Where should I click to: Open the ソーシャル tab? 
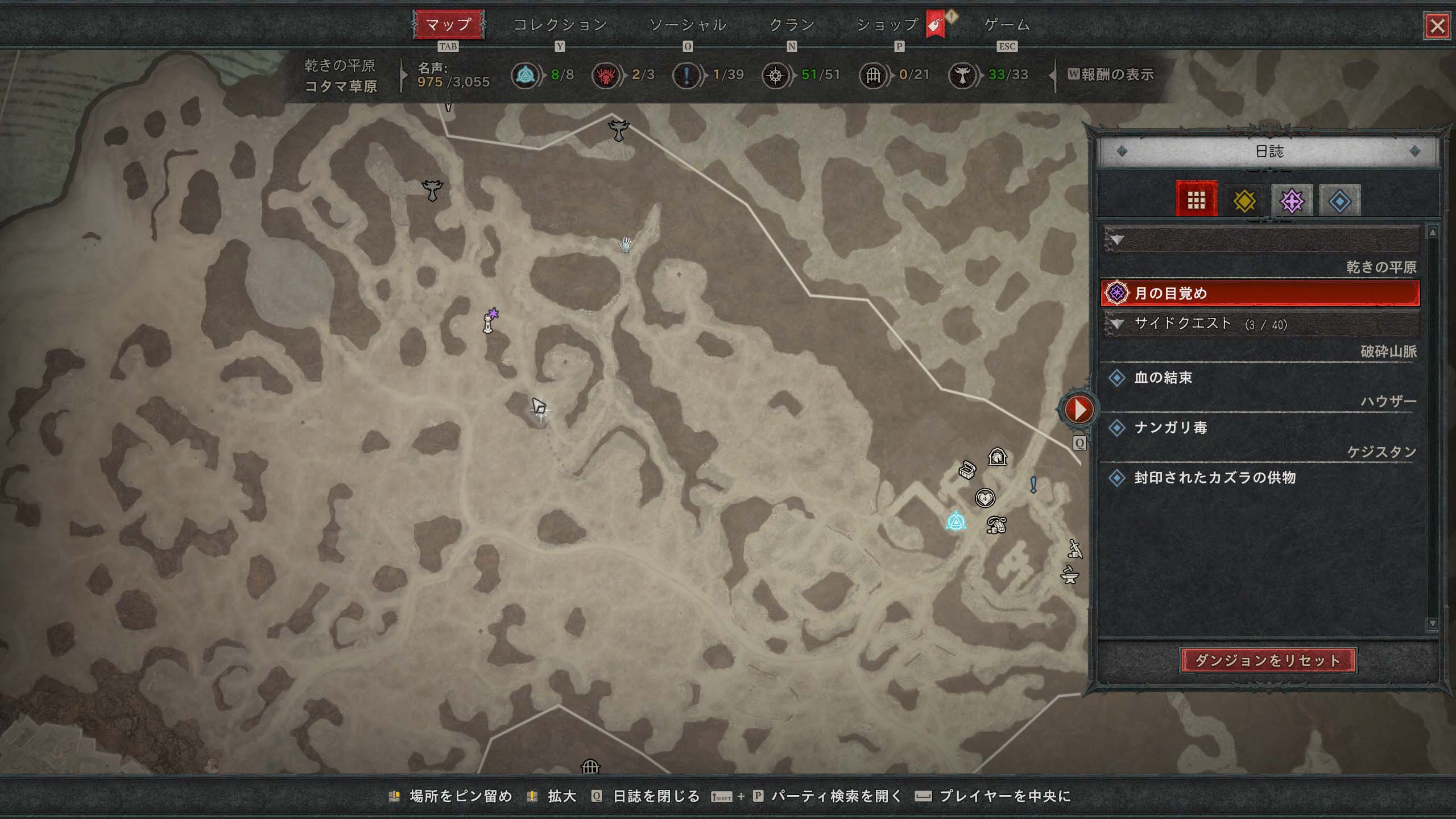tap(688, 25)
